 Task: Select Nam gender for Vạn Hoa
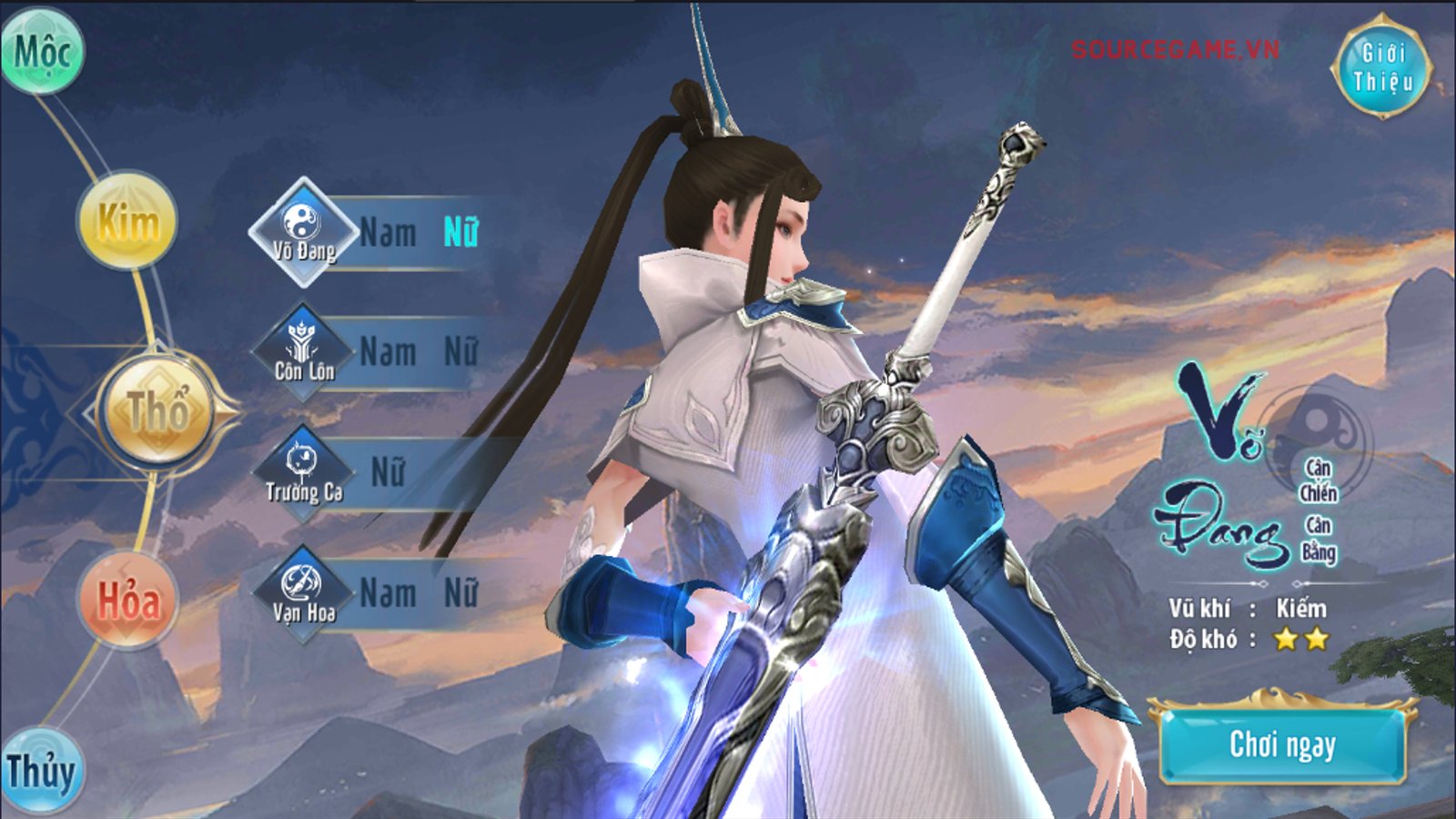tap(387, 590)
